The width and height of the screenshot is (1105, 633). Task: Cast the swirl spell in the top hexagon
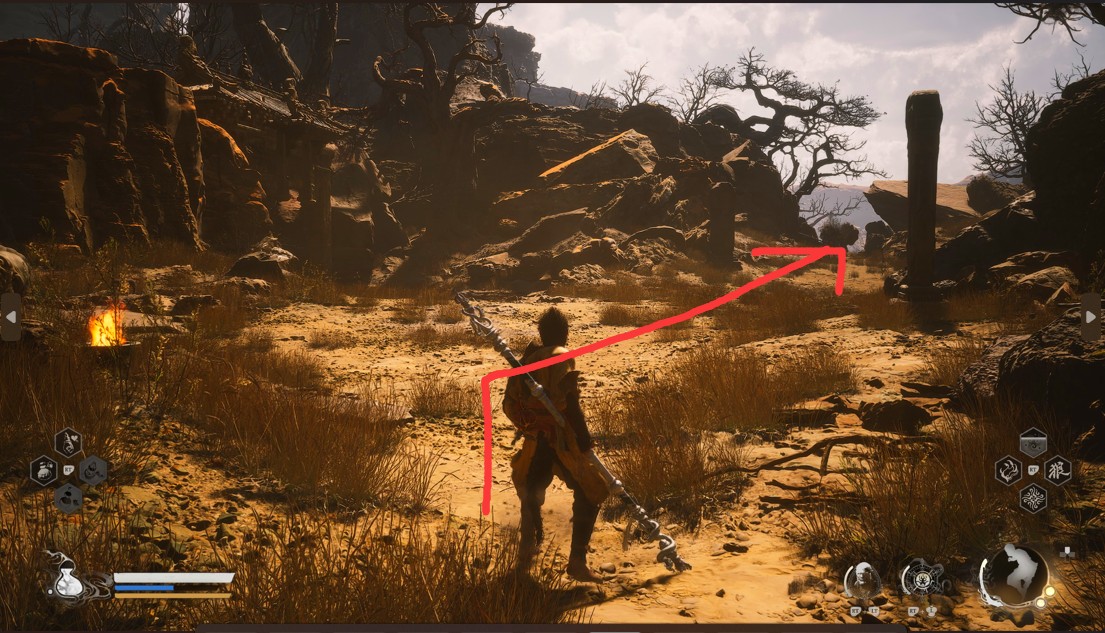(1033, 441)
